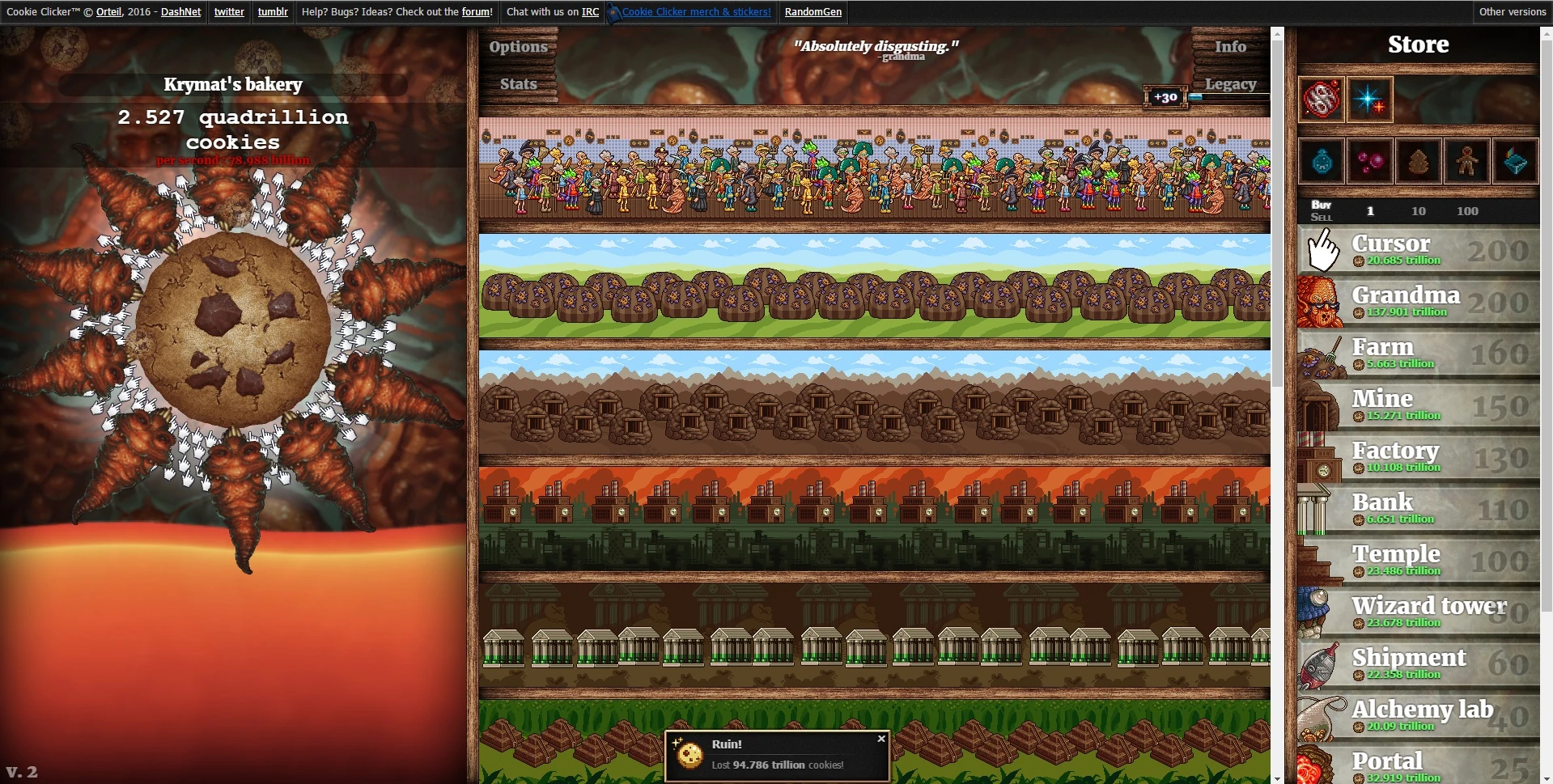This screenshot has width=1553, height=784.
Task: Purchase a Temple building
Action: (x=1424, y=560)
